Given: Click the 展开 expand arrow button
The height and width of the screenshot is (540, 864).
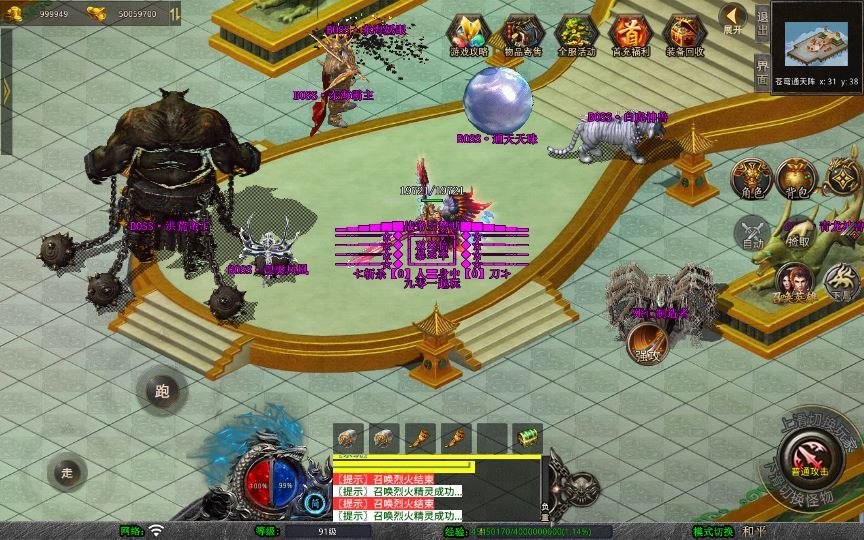Looking at the screenshot, I should coord(734,19).
